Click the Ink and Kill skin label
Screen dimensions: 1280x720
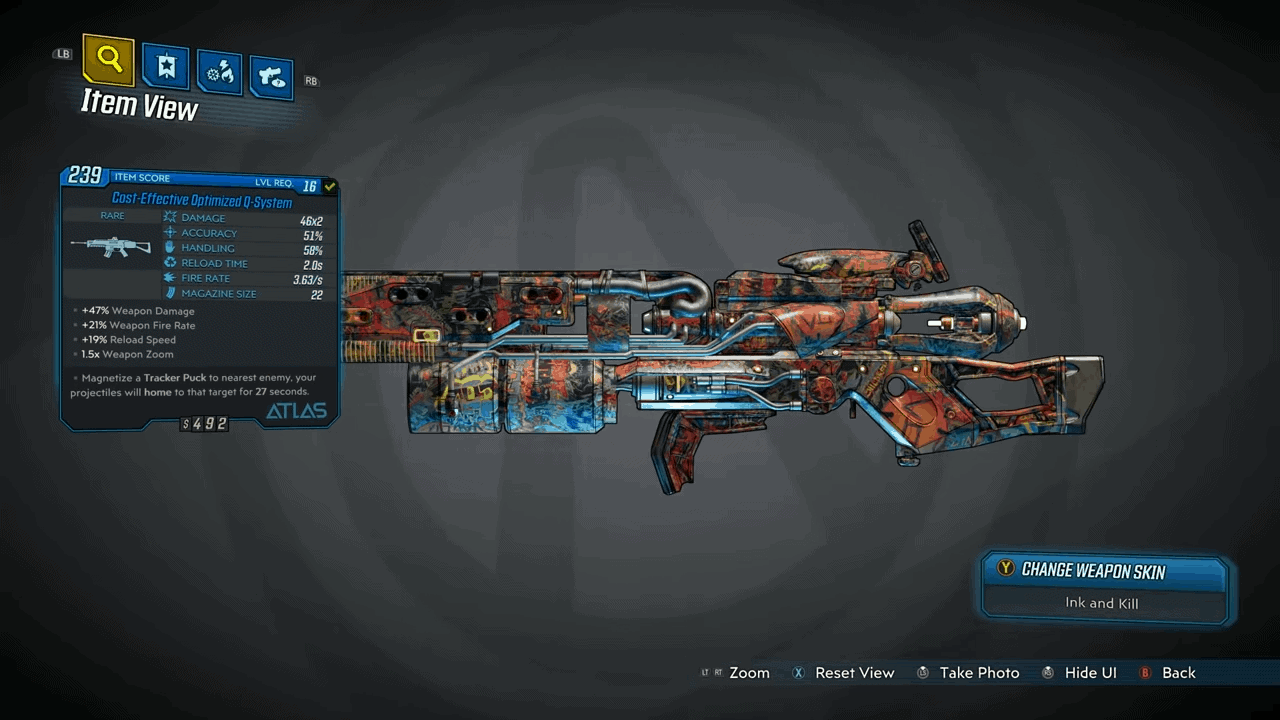[x=1102, y=603]
